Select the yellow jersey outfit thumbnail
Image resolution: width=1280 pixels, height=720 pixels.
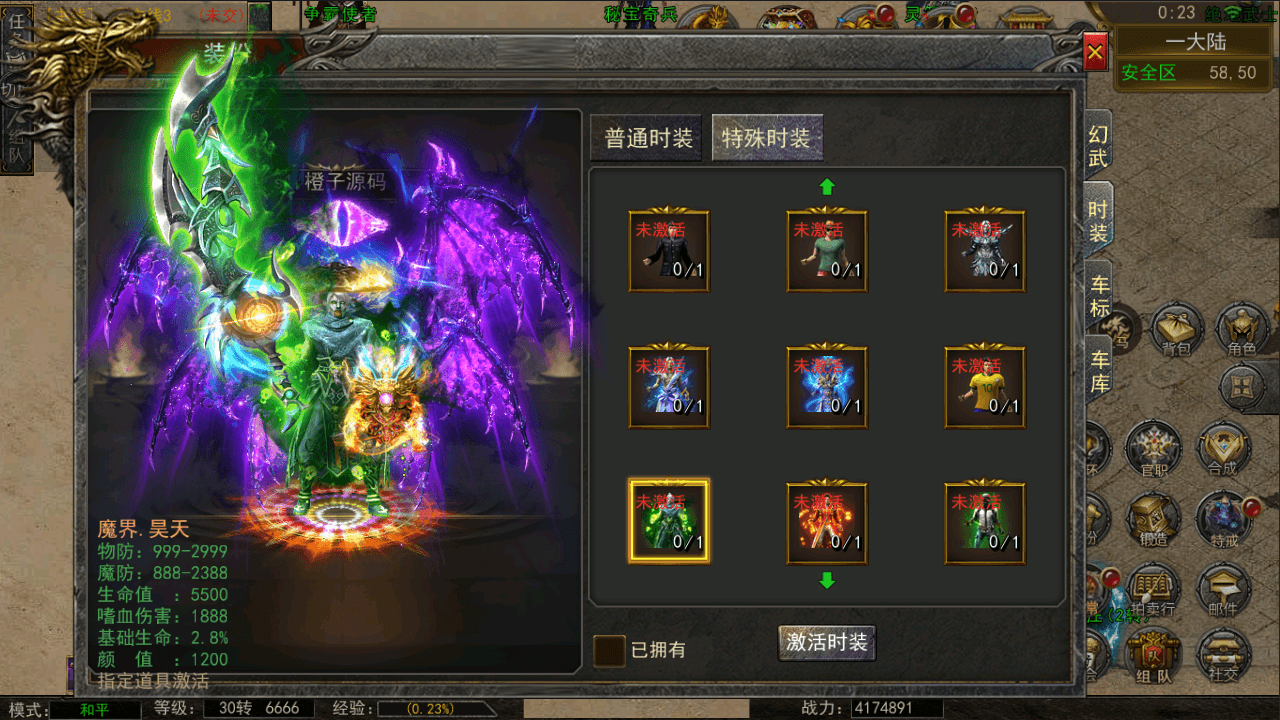tap(984, 387)
